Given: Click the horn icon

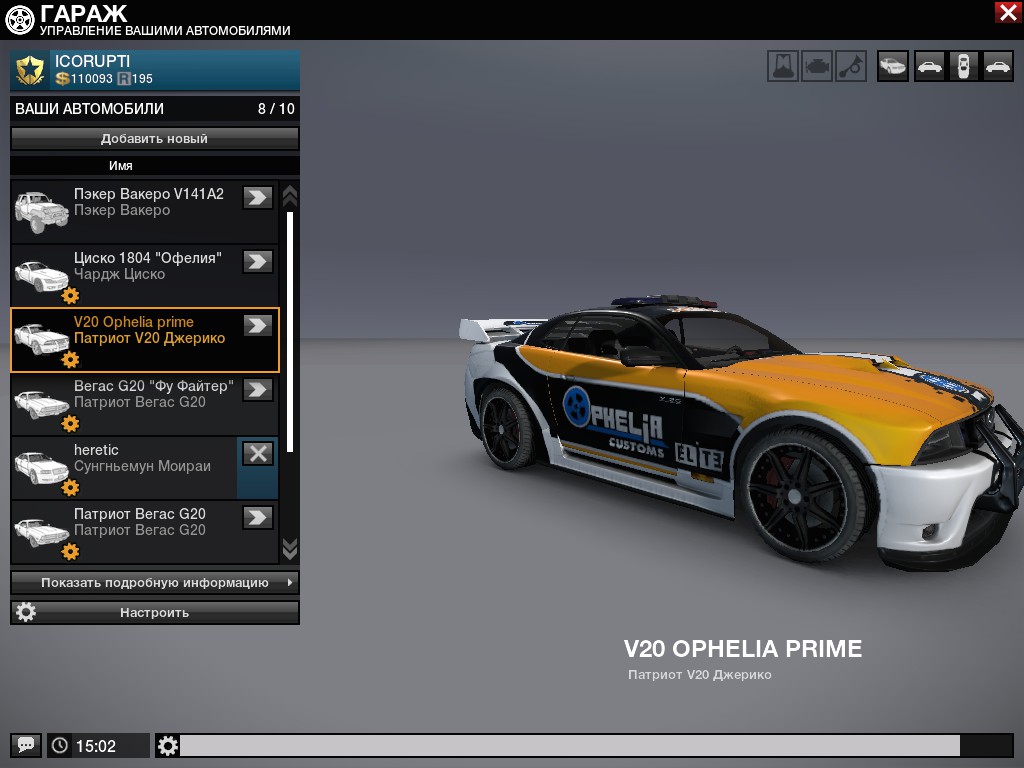Looking at the screenshot, I should (x=851, y=66).
